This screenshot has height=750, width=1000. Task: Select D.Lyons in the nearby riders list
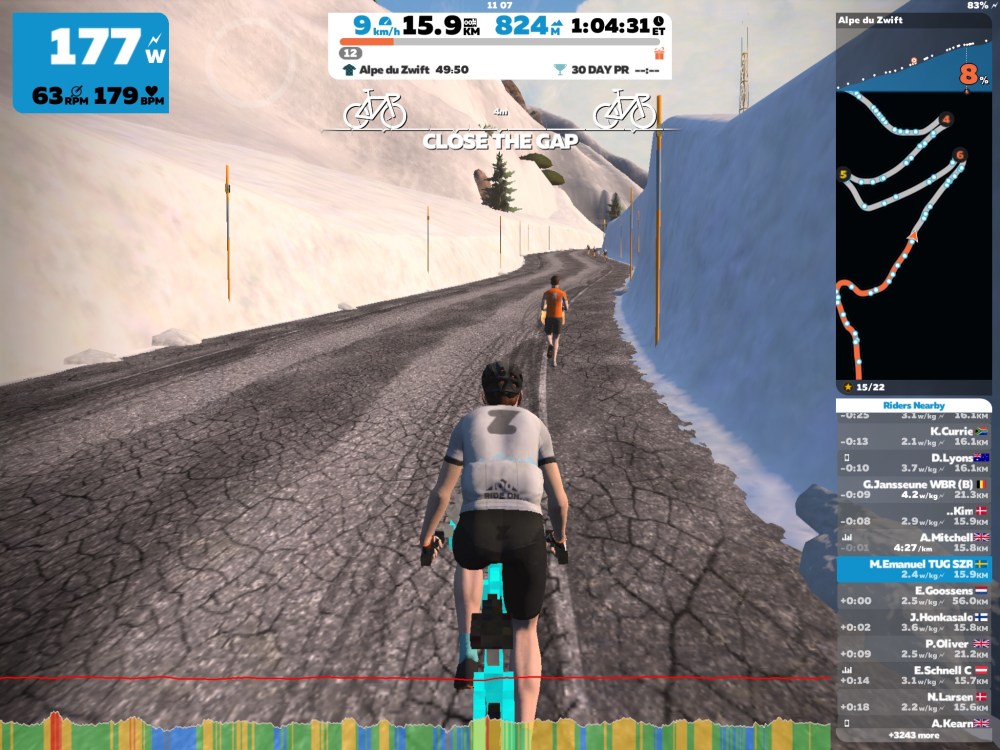click(x=913, y=462)
